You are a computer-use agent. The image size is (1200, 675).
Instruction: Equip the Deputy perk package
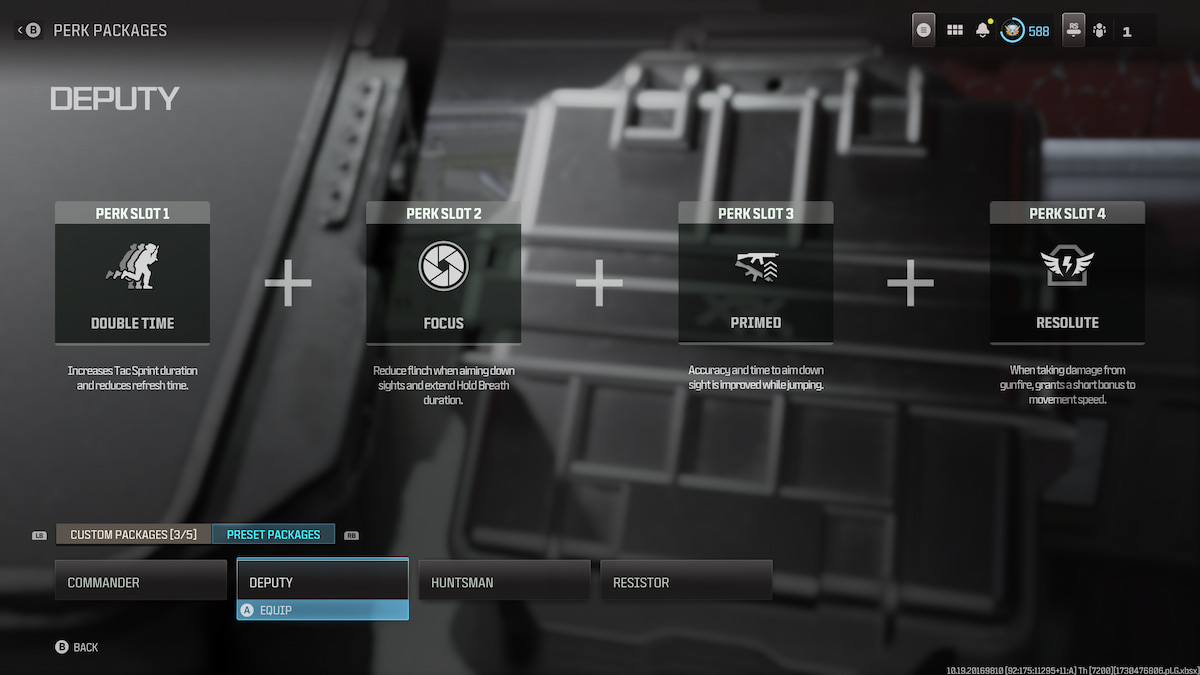(x=322, y=610)
